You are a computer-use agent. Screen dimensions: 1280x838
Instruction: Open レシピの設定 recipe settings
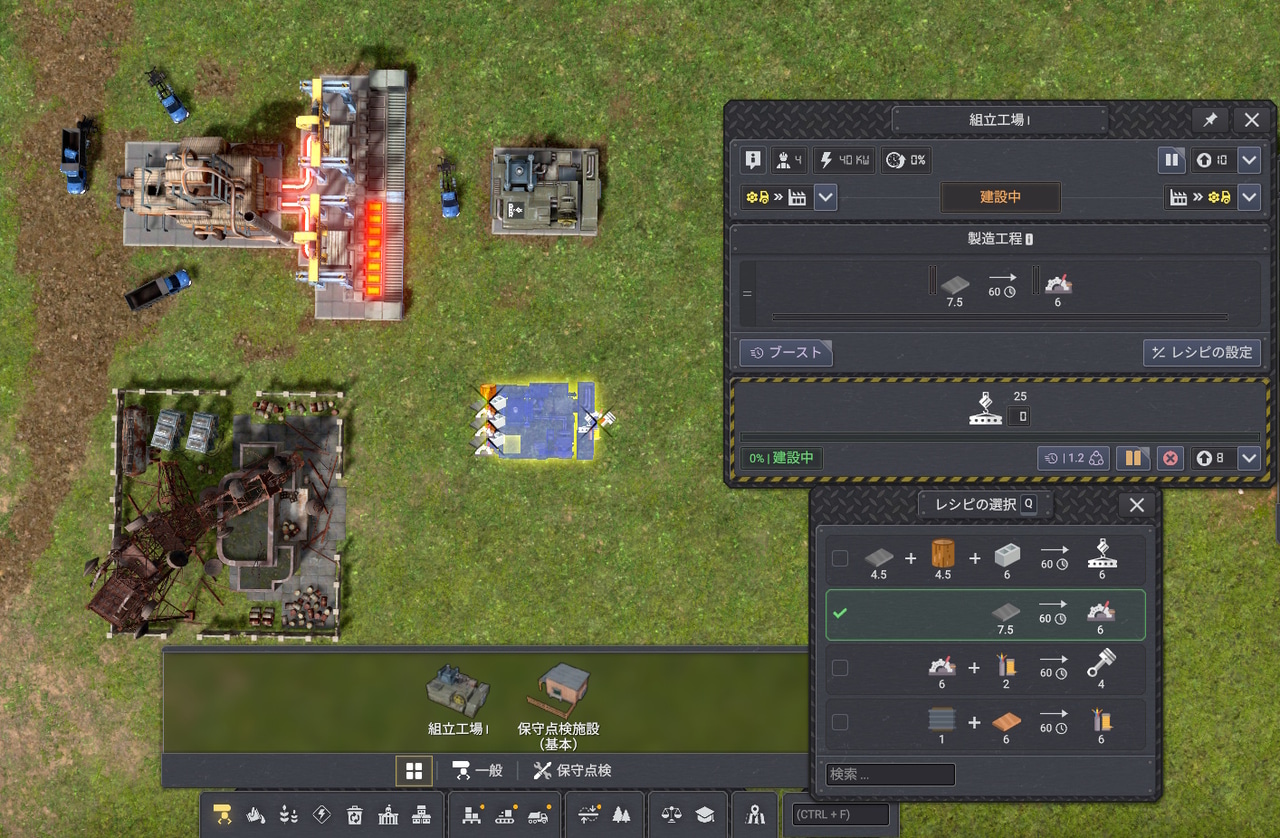tap(1202, 352)
